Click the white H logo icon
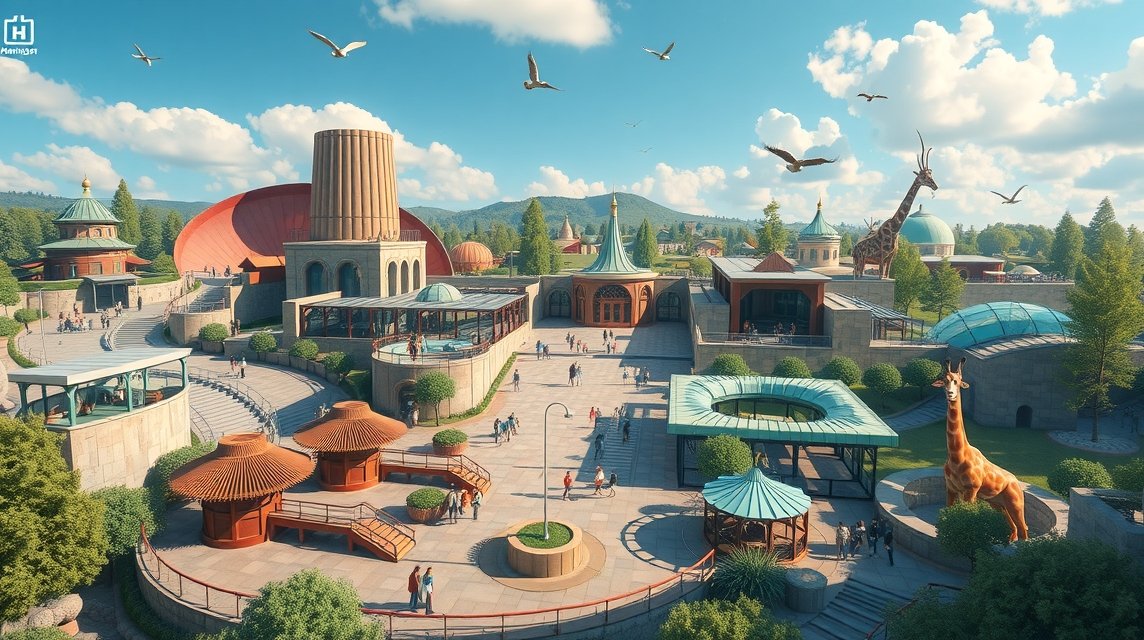1144x640 pixels. 18,29
